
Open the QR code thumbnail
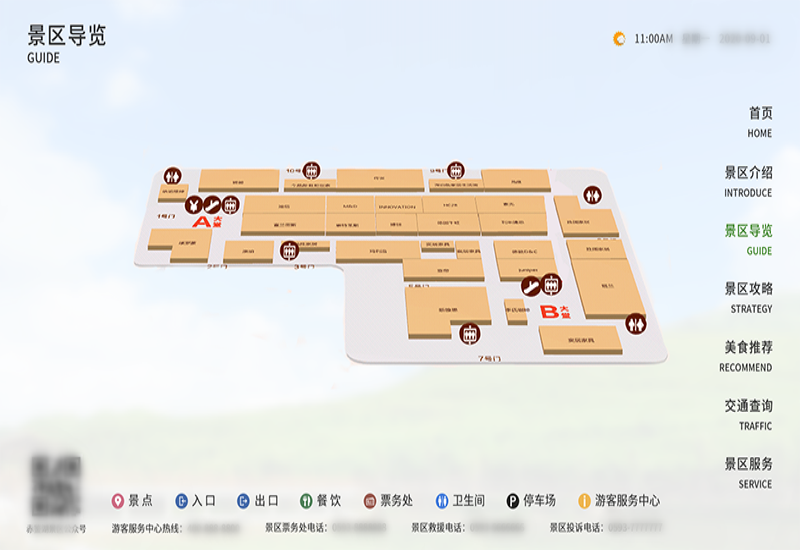pyautogui.click(x=56, y=486)
